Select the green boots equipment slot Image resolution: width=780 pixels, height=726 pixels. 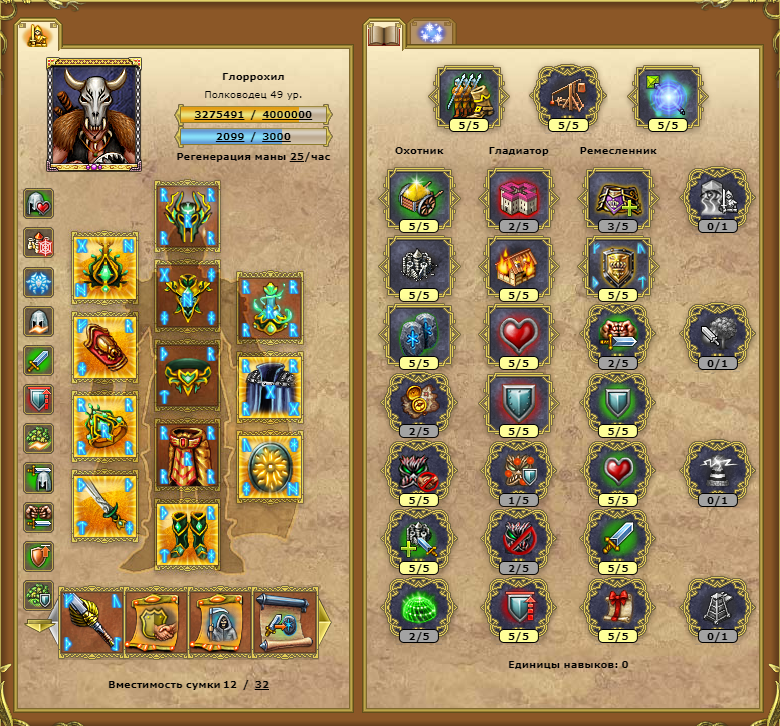point(187,533)
